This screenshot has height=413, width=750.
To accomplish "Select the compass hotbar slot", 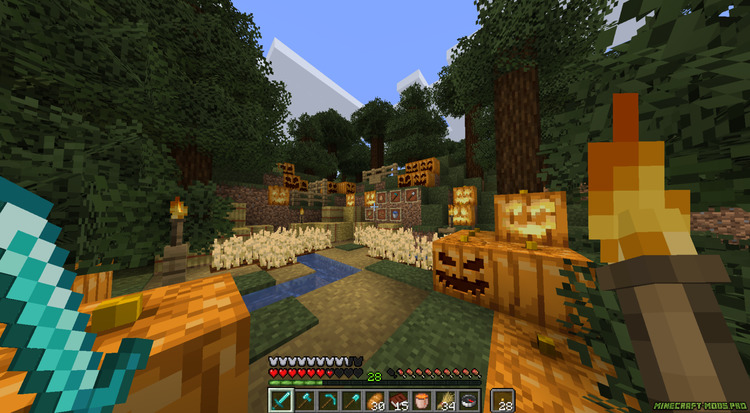I will (x=468, y=400).
